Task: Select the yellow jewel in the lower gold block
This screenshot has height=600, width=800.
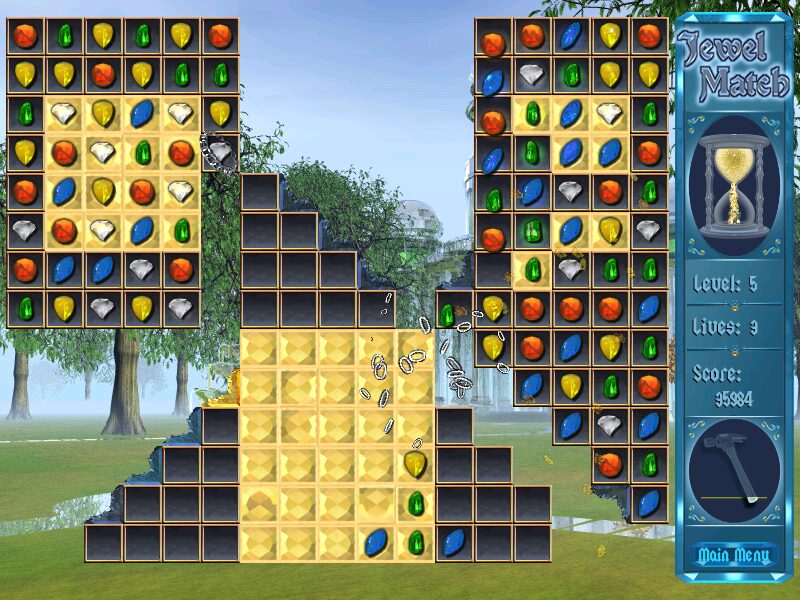Action: pyautogui.click(x=415, y=463)
